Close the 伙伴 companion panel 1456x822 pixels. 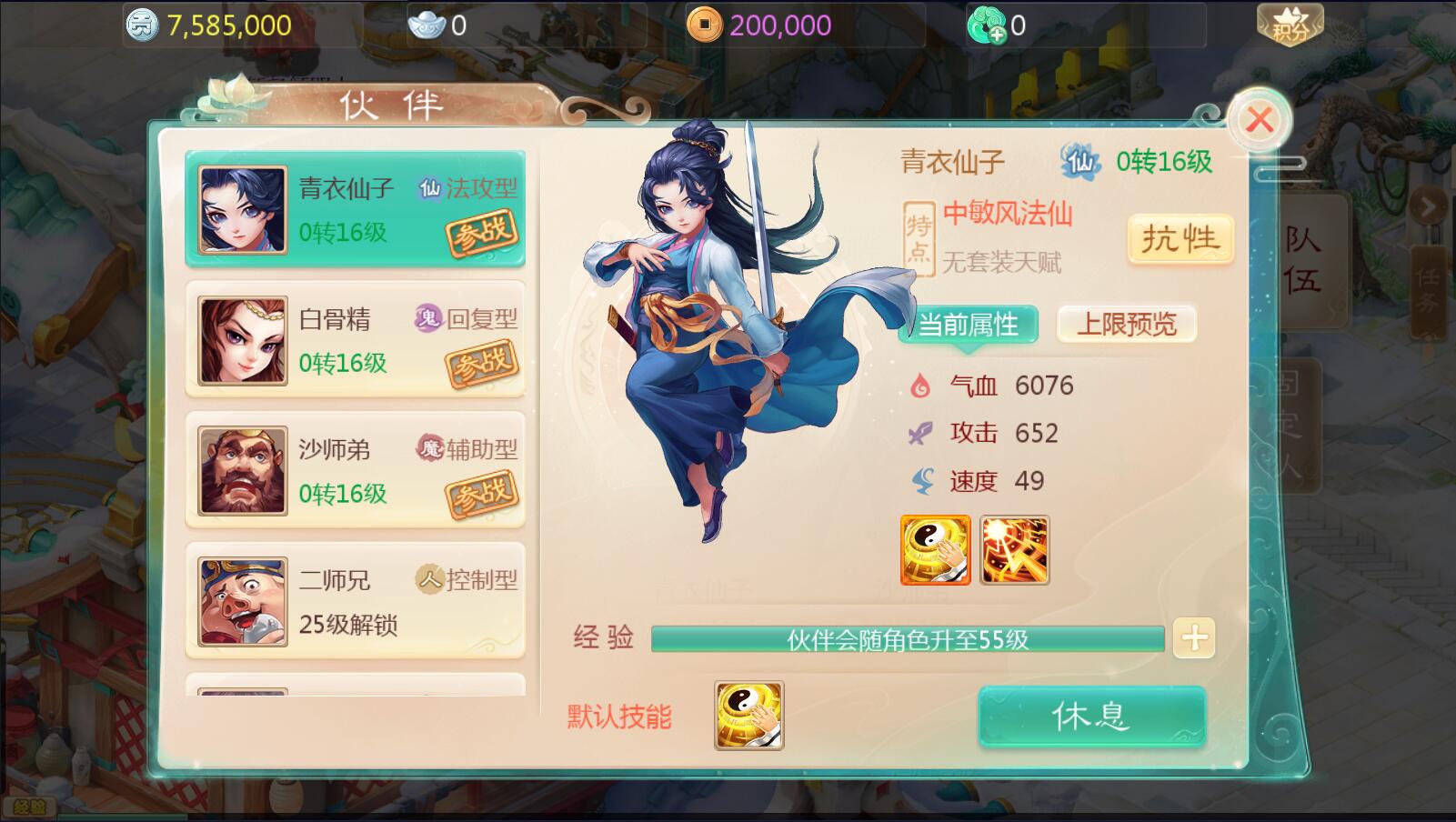click(1260, 120)
